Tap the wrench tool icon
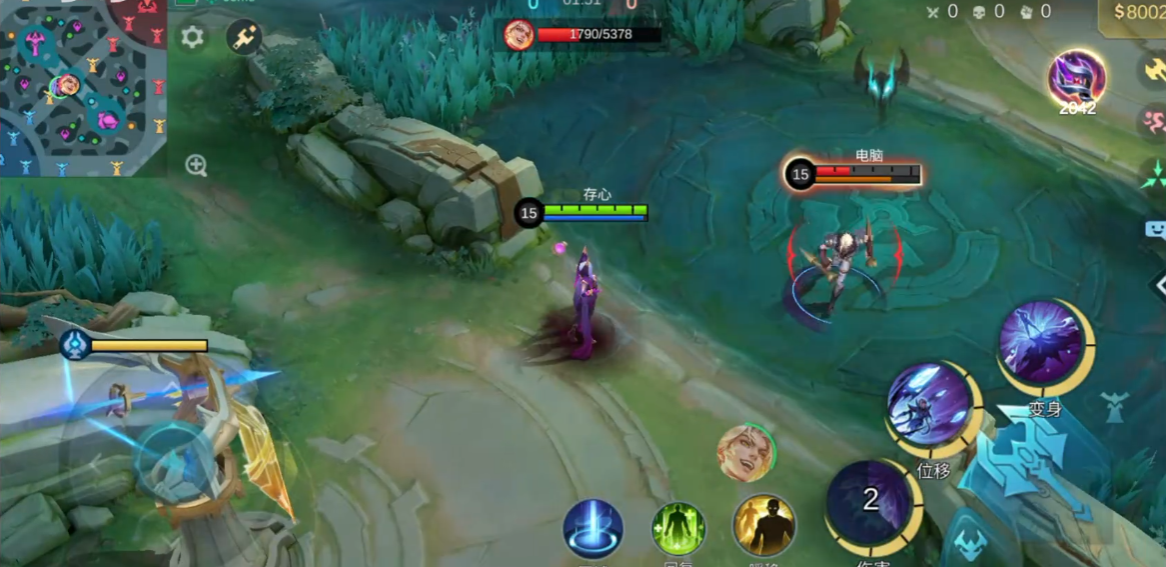Image resolution: width=1166 pixels, height=567 pixels. click(x=244, y=38)
